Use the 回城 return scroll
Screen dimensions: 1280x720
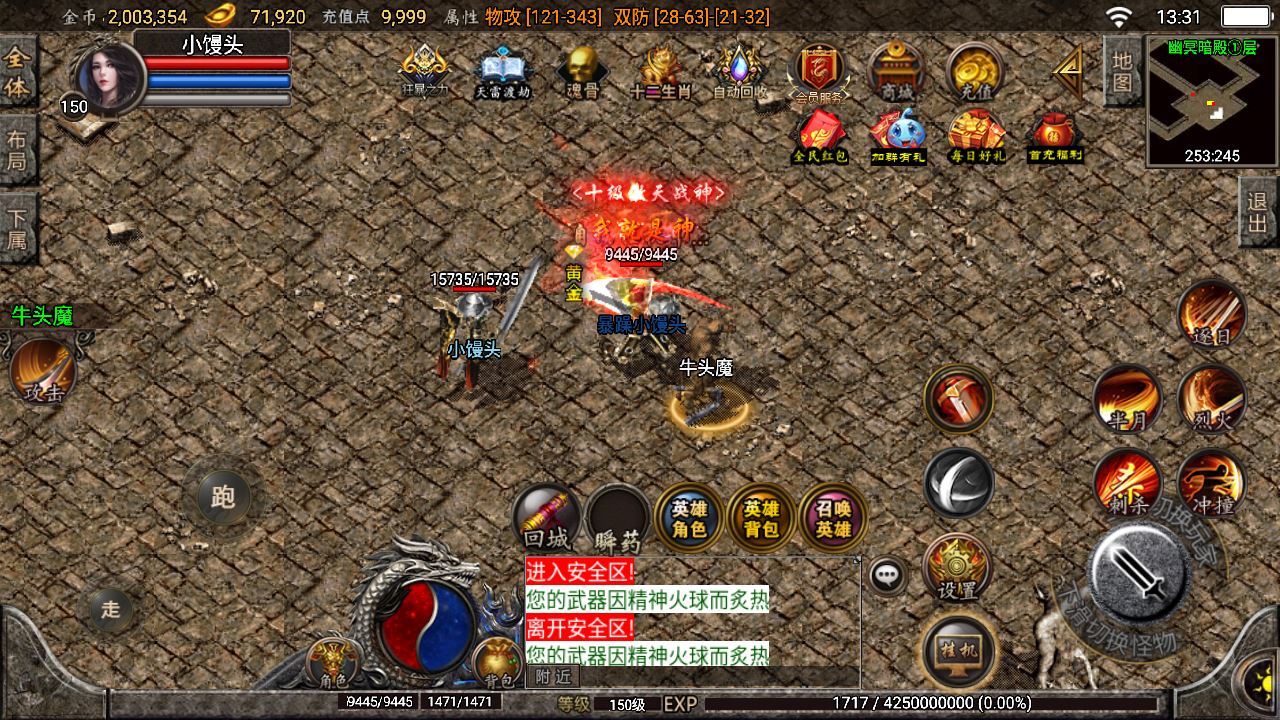point(547,517)
